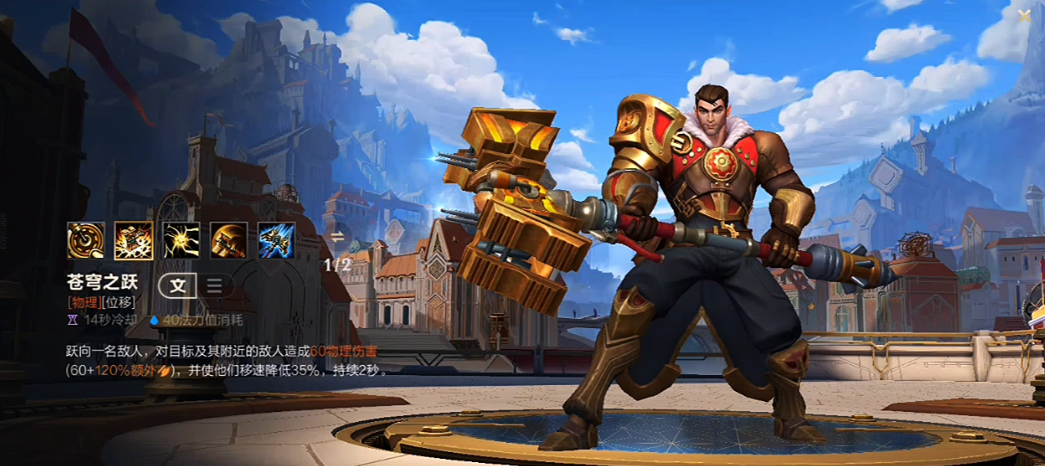The image size is (1045, 466).
Task: Switch to the 文 text description view
Action: click(x=178, y=285)
